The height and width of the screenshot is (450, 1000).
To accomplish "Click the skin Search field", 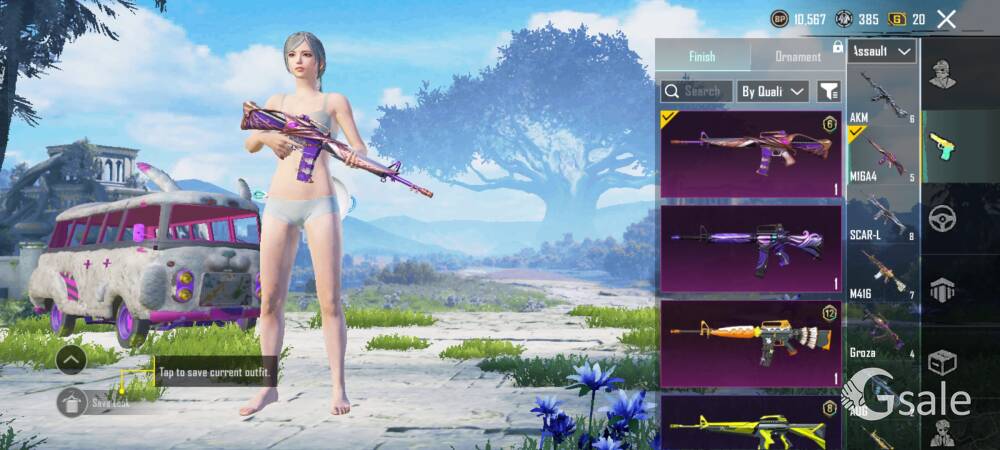I will (697, 91).
